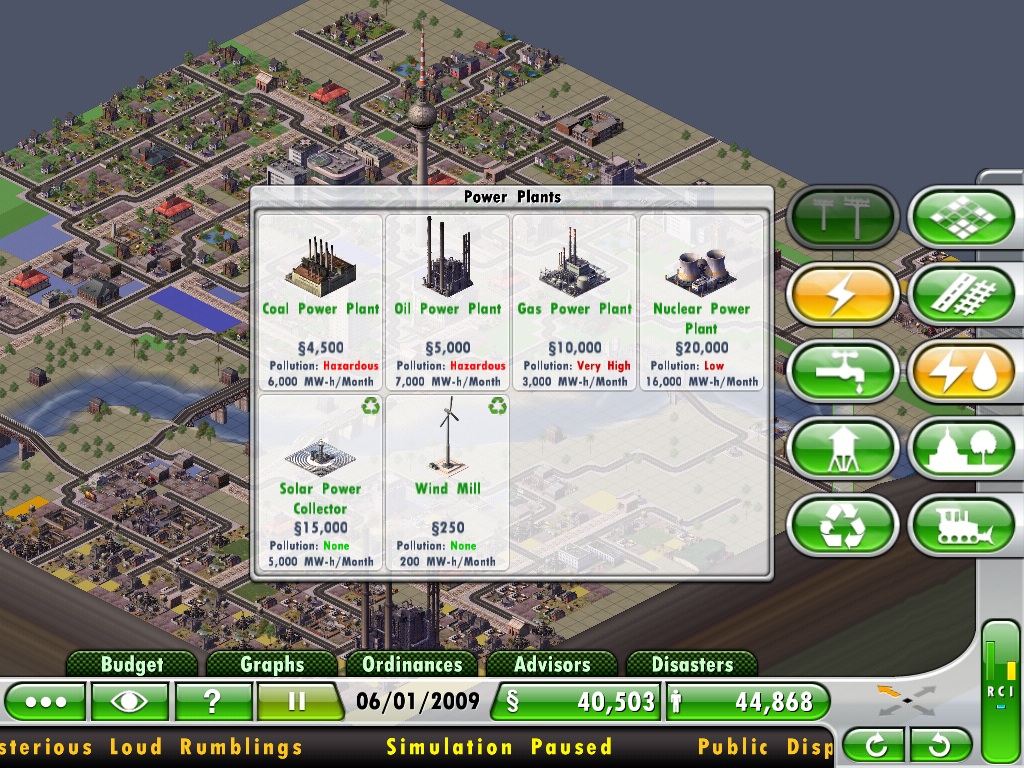The width and height of the screenshot is (1024, 768).
Task: Open the Ordinances tab
Action: tap(412, 664)
